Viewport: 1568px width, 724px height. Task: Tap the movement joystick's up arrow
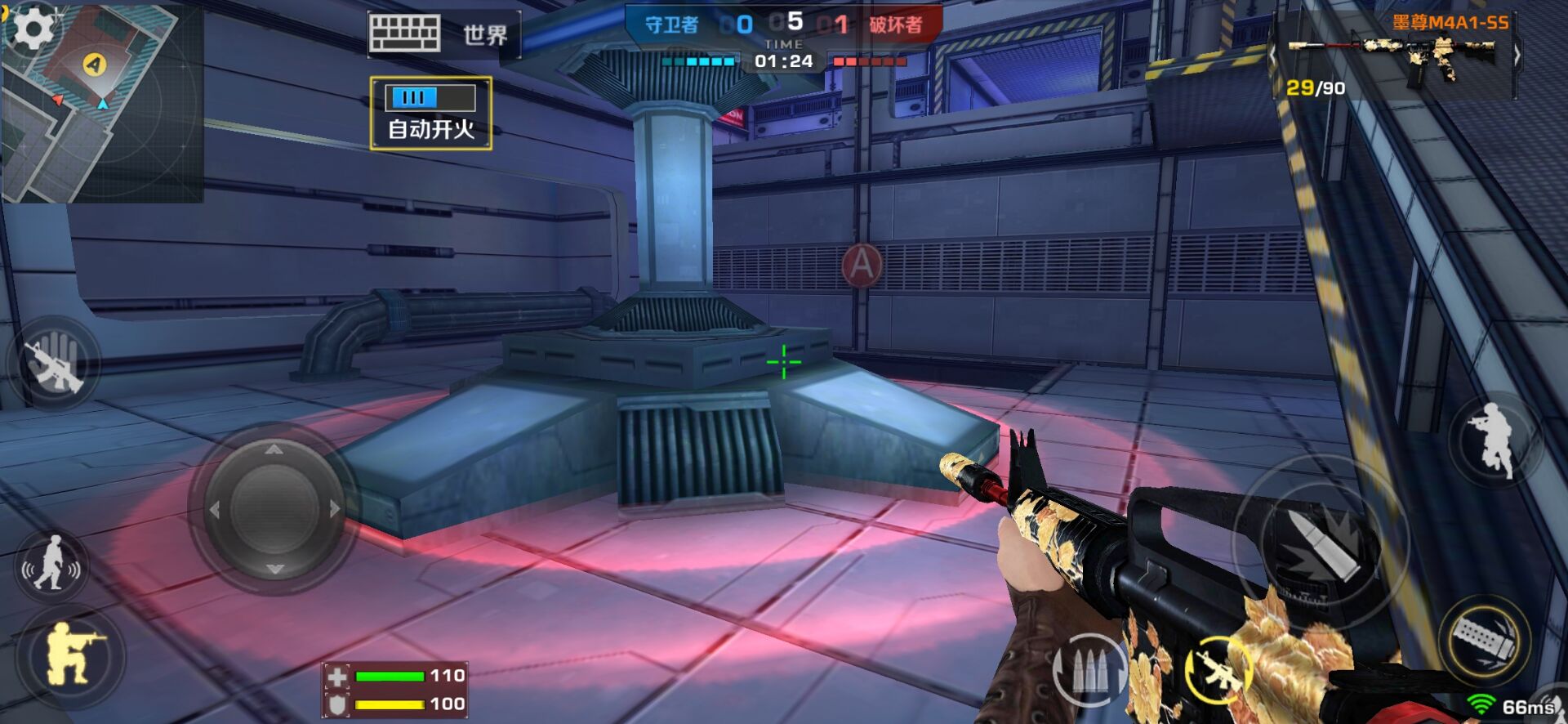pos(274,449)
